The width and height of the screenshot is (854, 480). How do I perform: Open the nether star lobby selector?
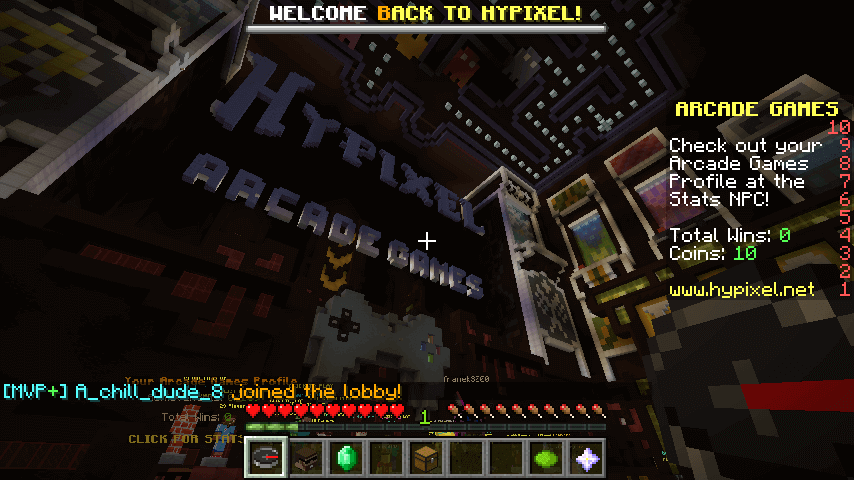pos(587,457)
